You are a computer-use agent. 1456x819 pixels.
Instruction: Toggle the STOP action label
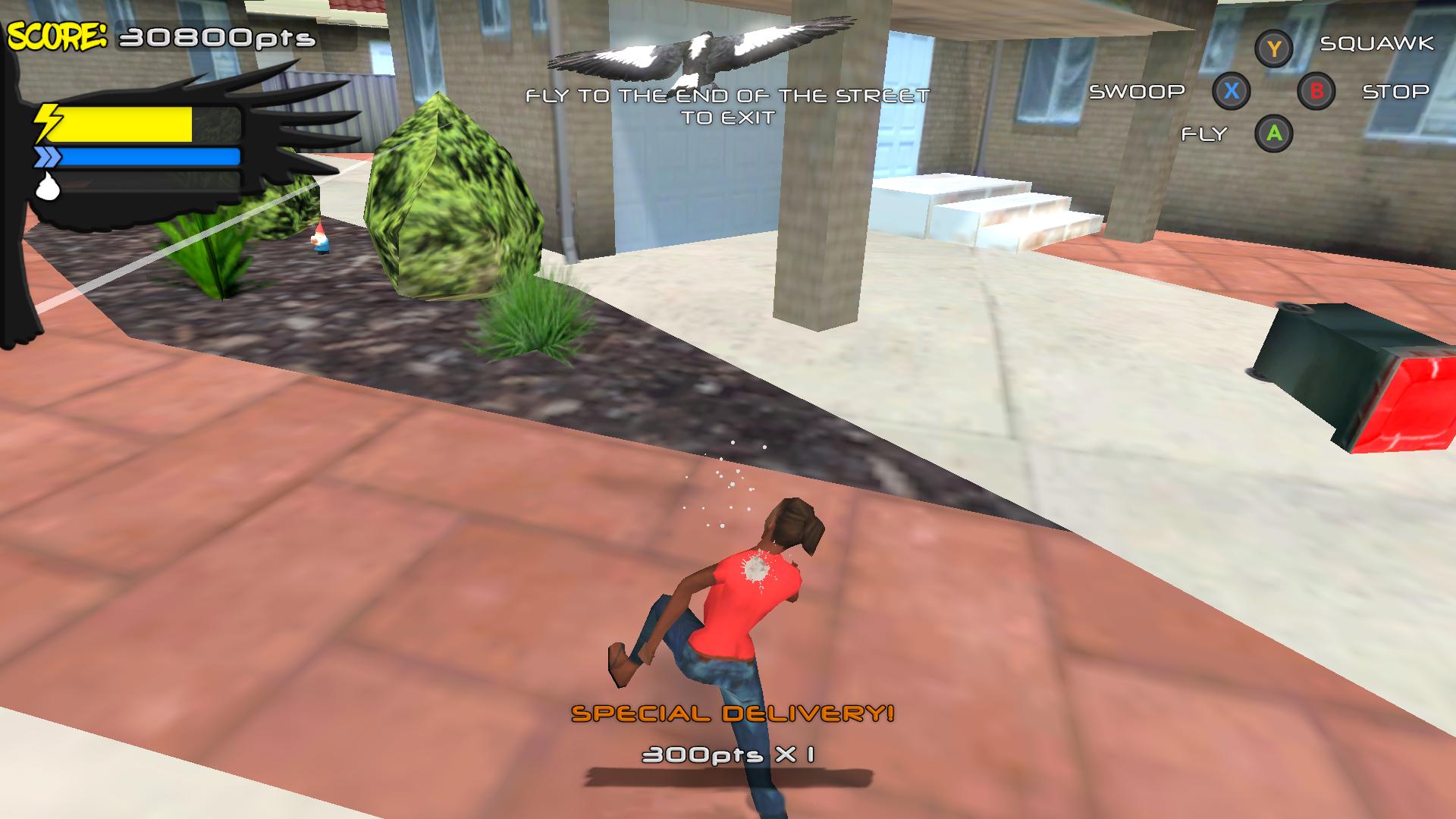(1396, 92)
